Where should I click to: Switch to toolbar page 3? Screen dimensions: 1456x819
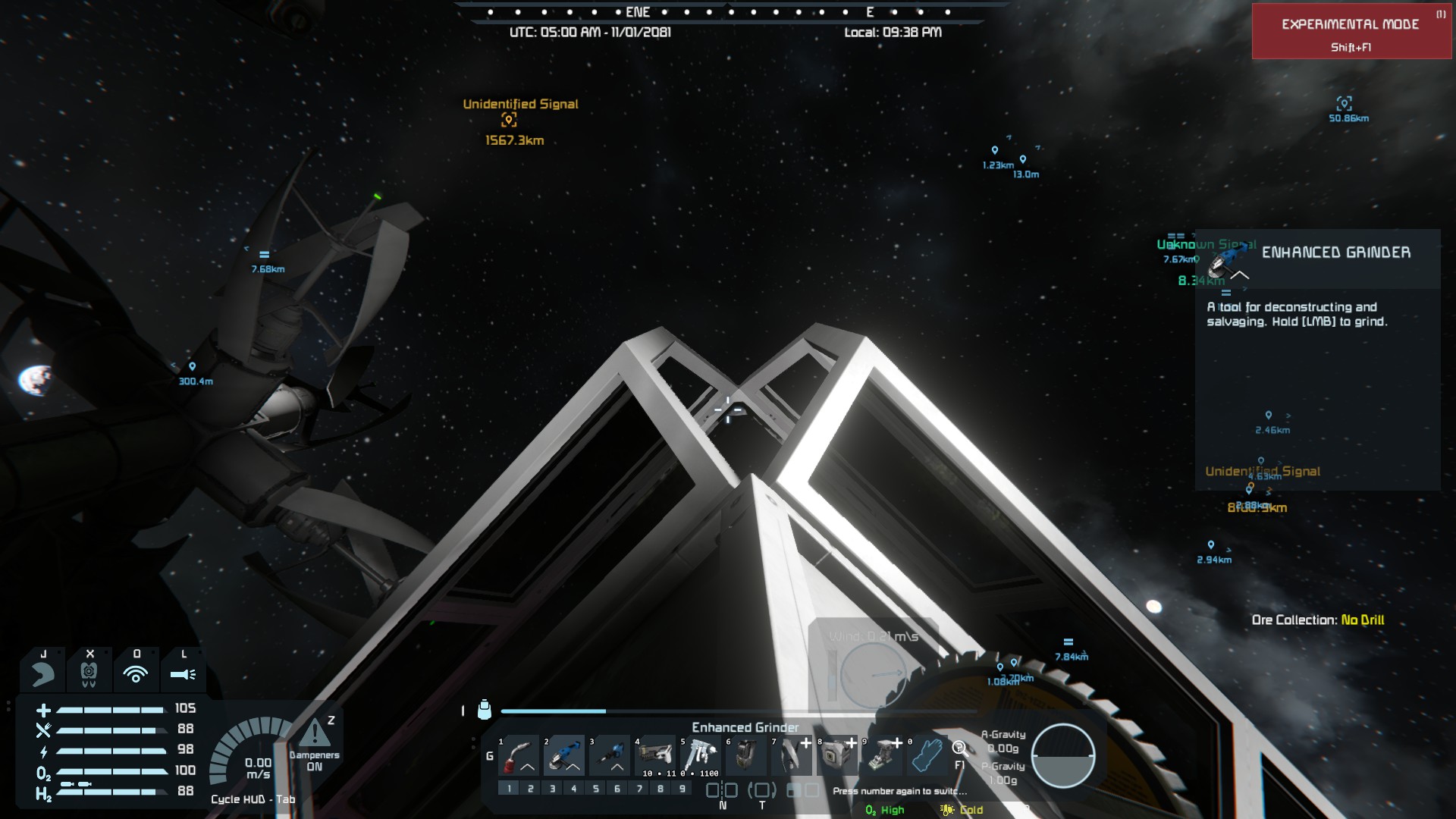[x=552, y=789]
